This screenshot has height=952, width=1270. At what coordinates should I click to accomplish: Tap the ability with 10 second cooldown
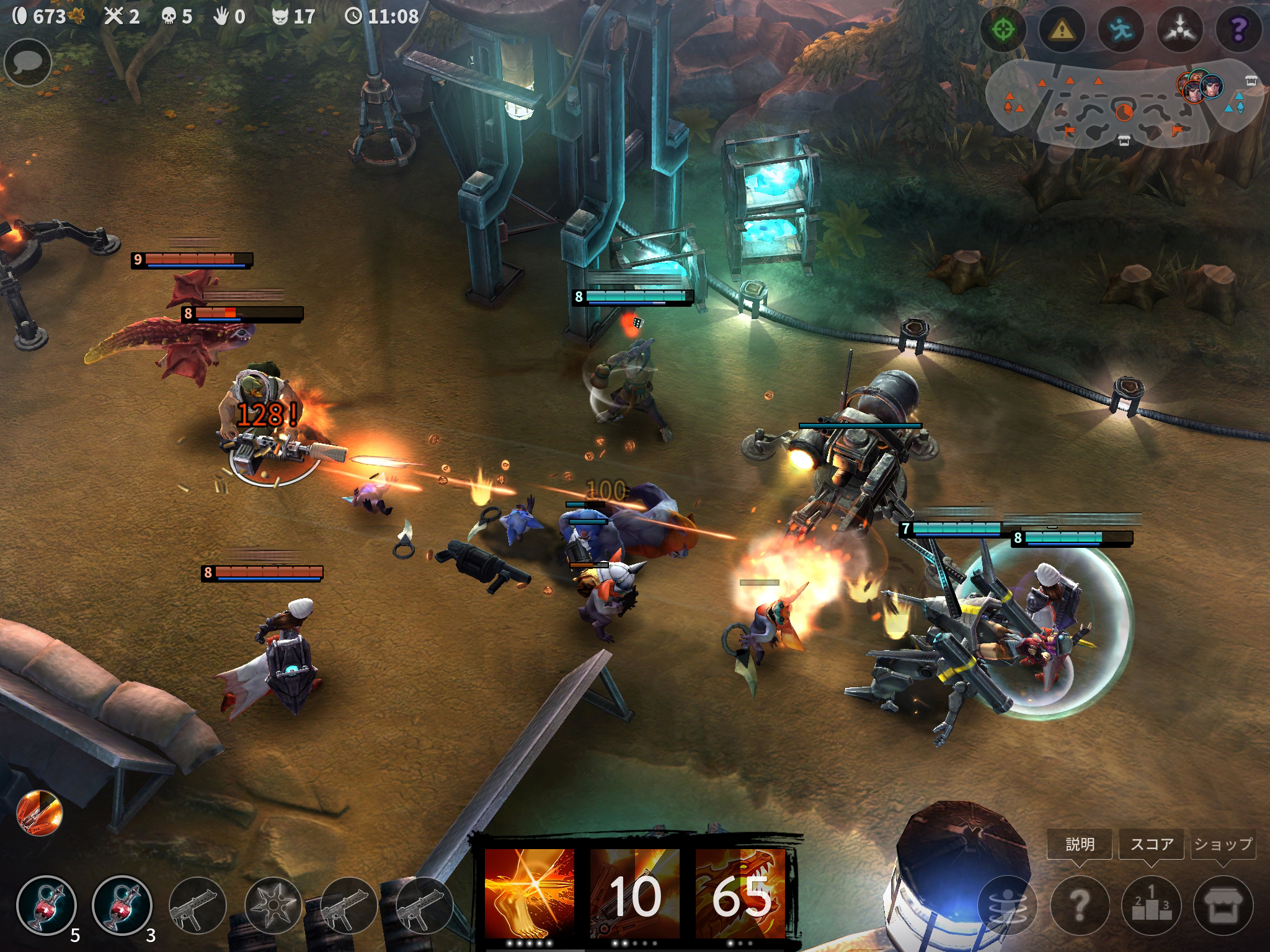[634, 894]
